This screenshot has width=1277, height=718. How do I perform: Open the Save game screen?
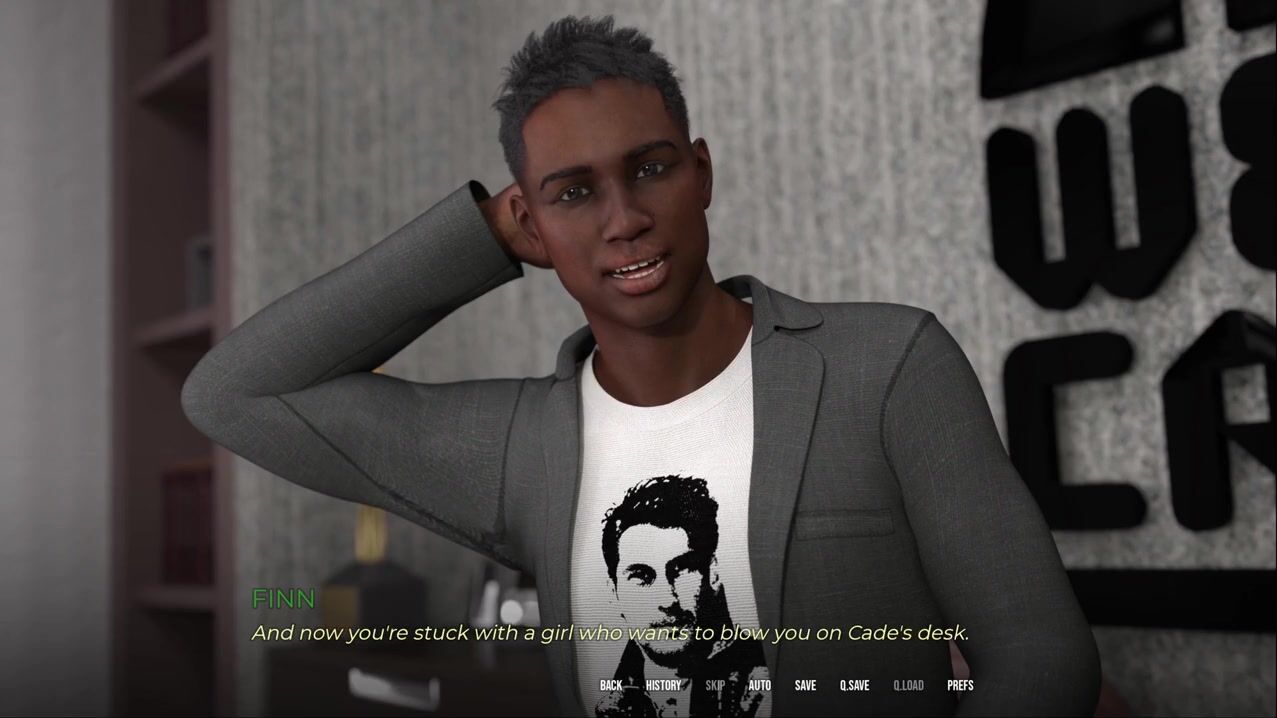tap(805, 685)
